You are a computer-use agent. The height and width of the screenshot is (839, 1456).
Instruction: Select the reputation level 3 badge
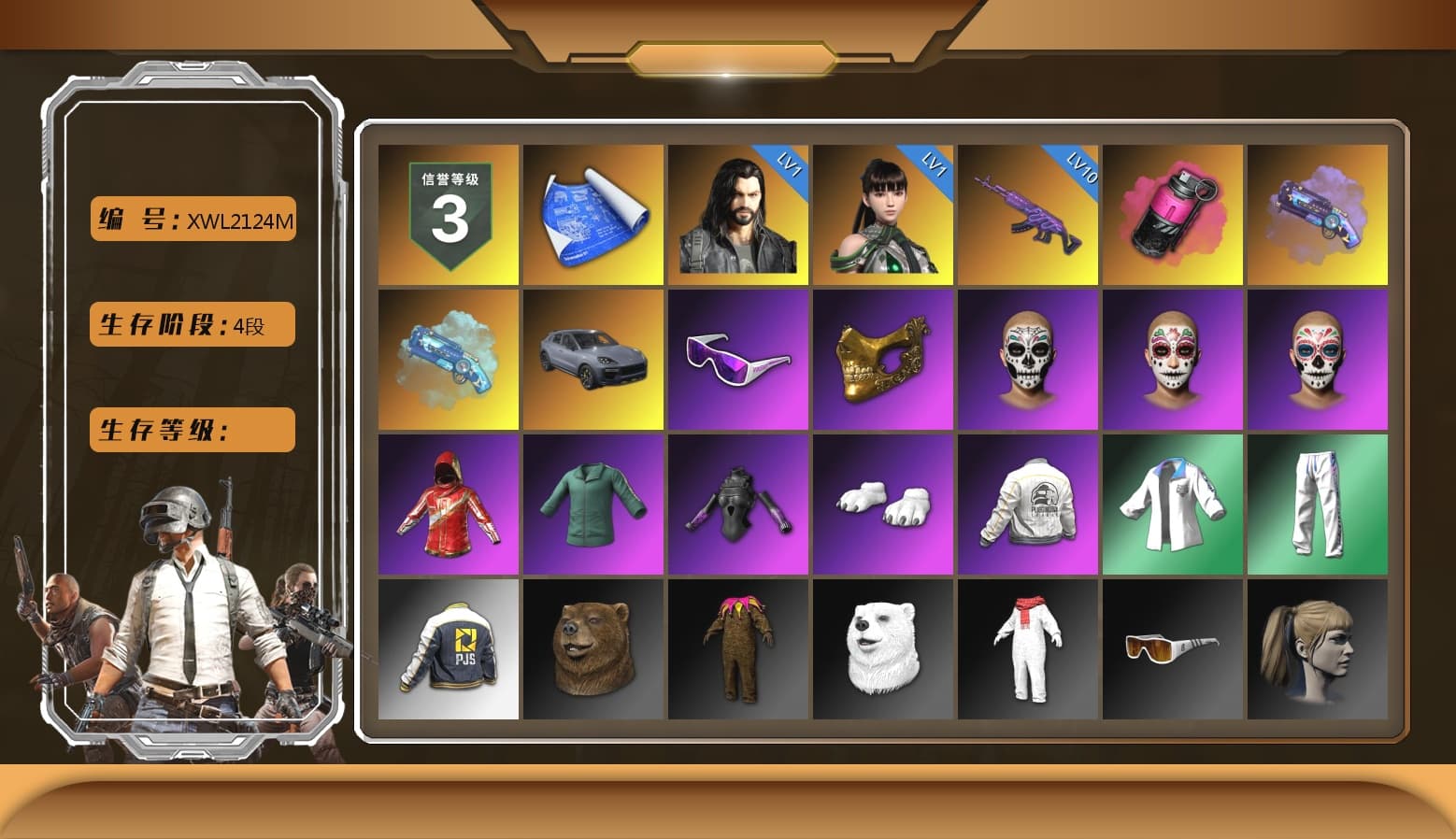coord(447,215)
